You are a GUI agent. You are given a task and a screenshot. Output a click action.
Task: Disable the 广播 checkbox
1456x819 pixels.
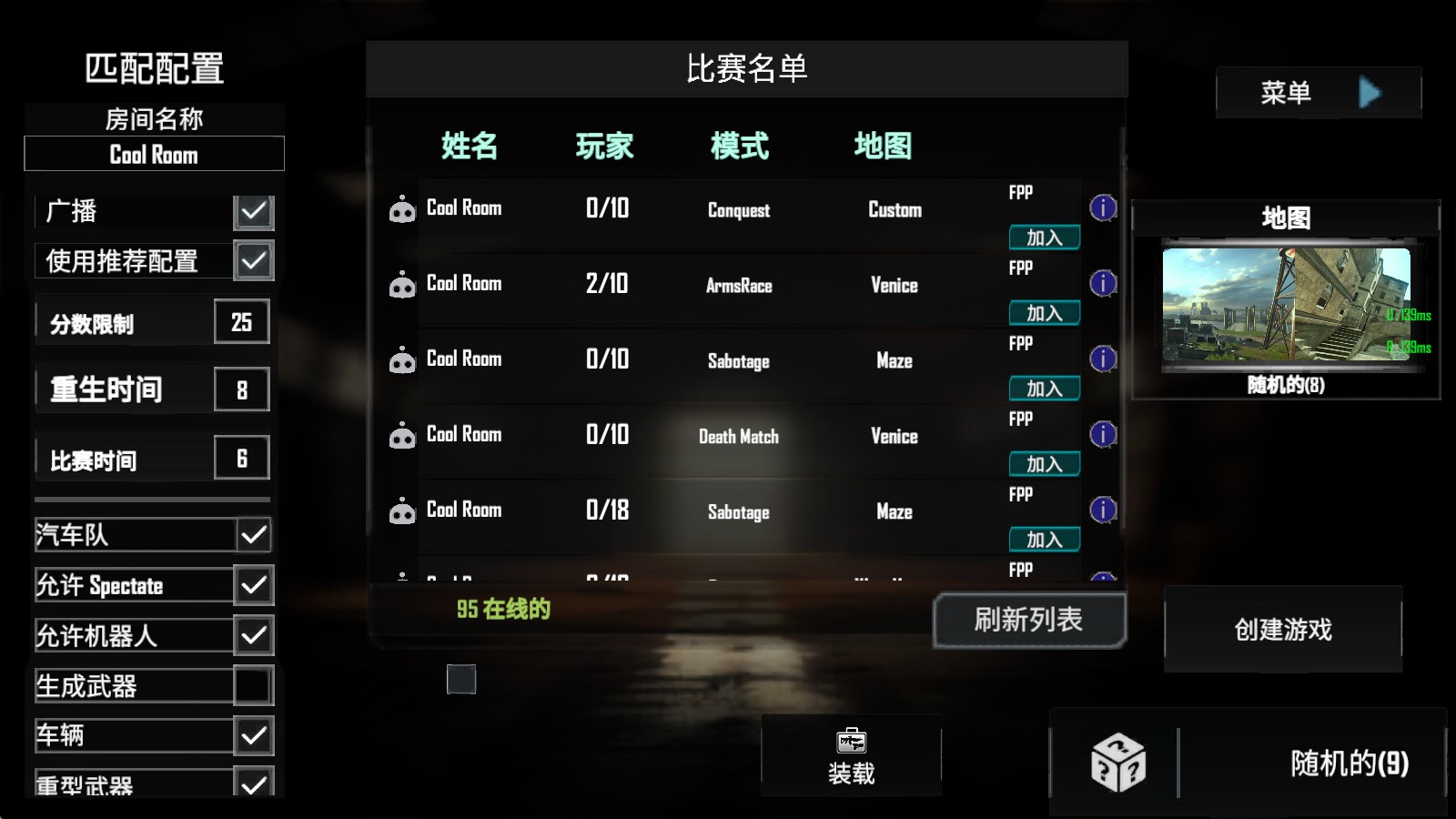pyautogui.click(x=253, y=211)
